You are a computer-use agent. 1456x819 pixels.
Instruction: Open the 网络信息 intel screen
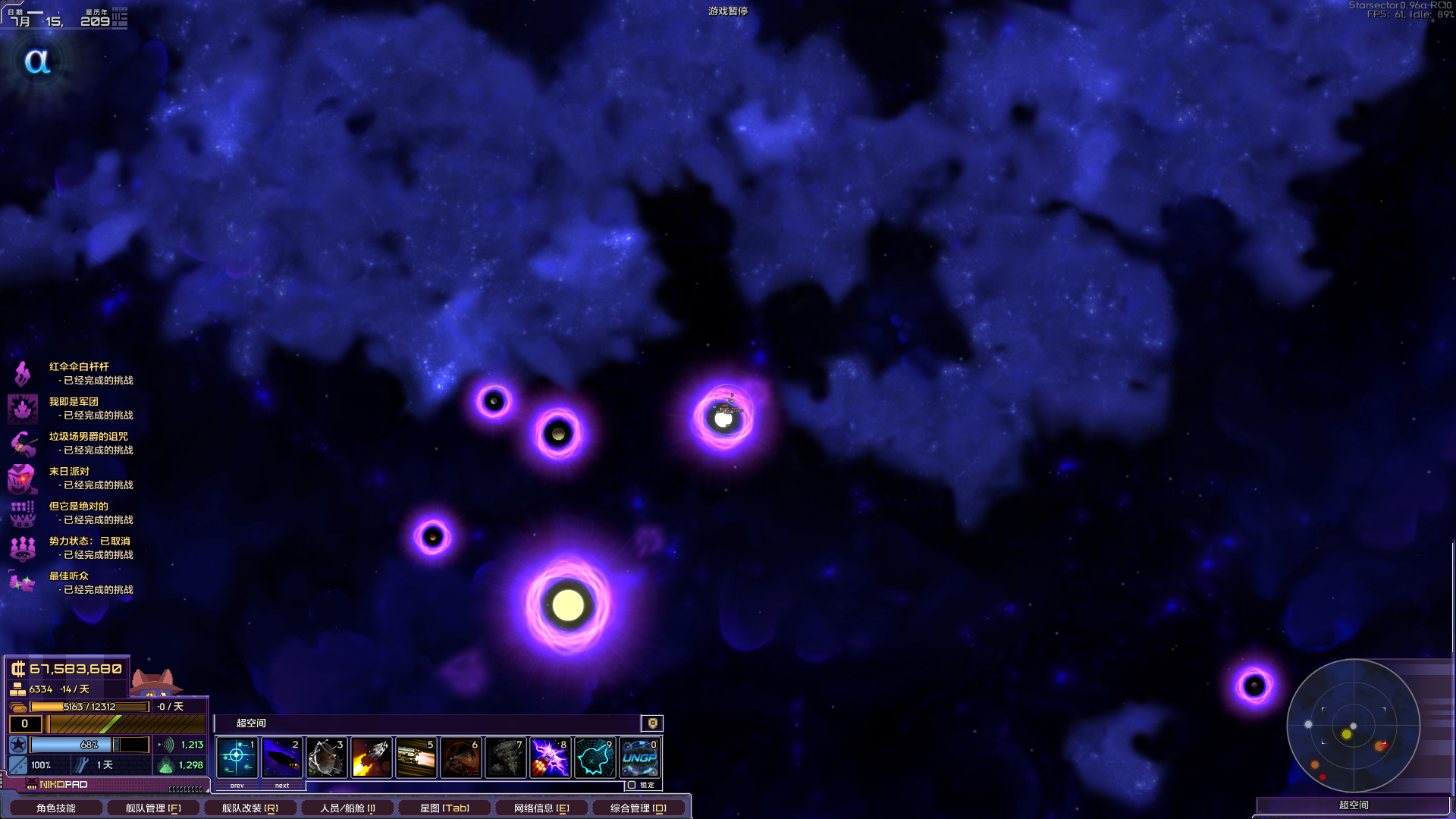coord(541,808)
